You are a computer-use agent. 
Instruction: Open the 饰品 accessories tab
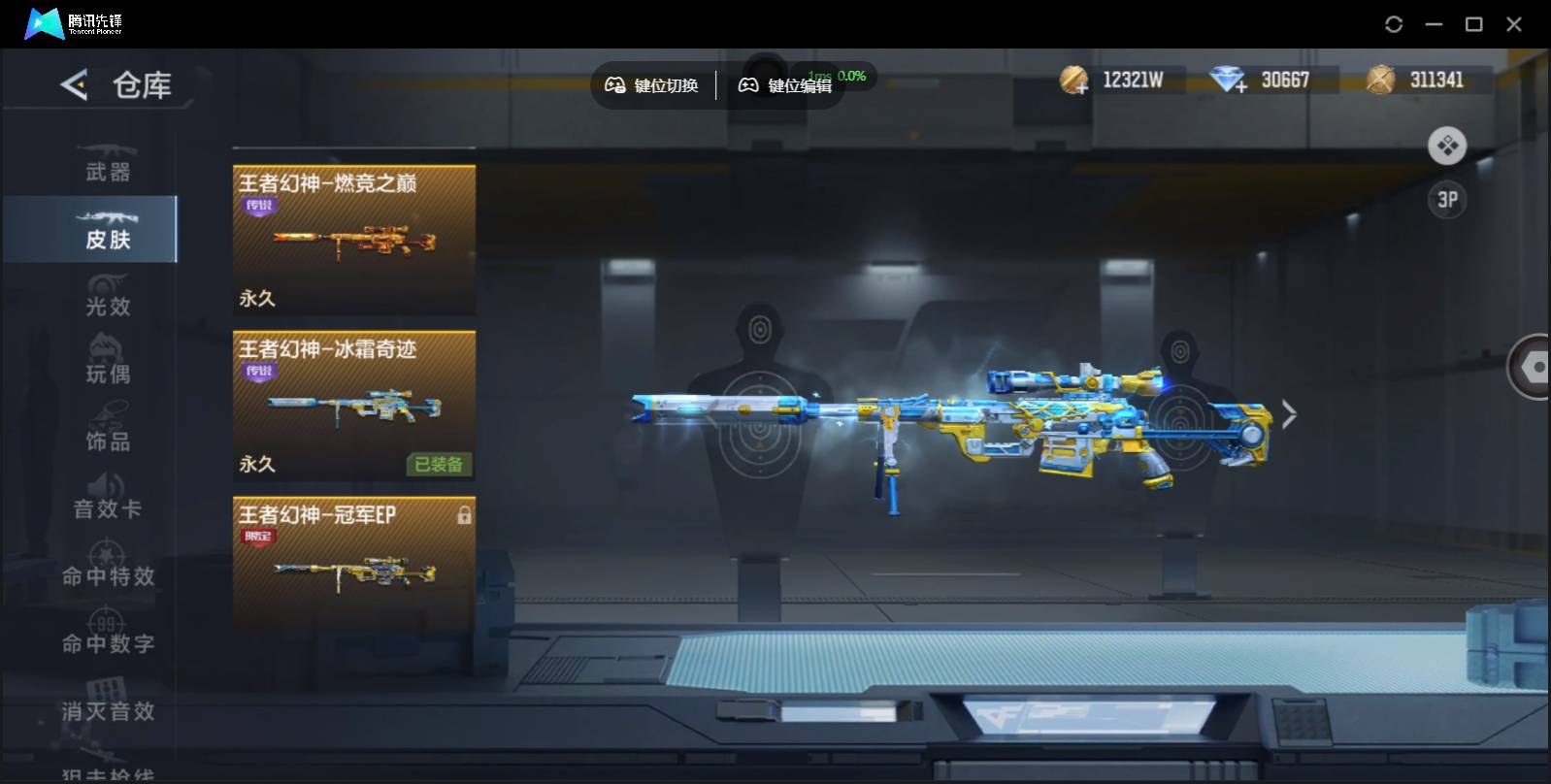pyautogui.click(x=107, y=432)
